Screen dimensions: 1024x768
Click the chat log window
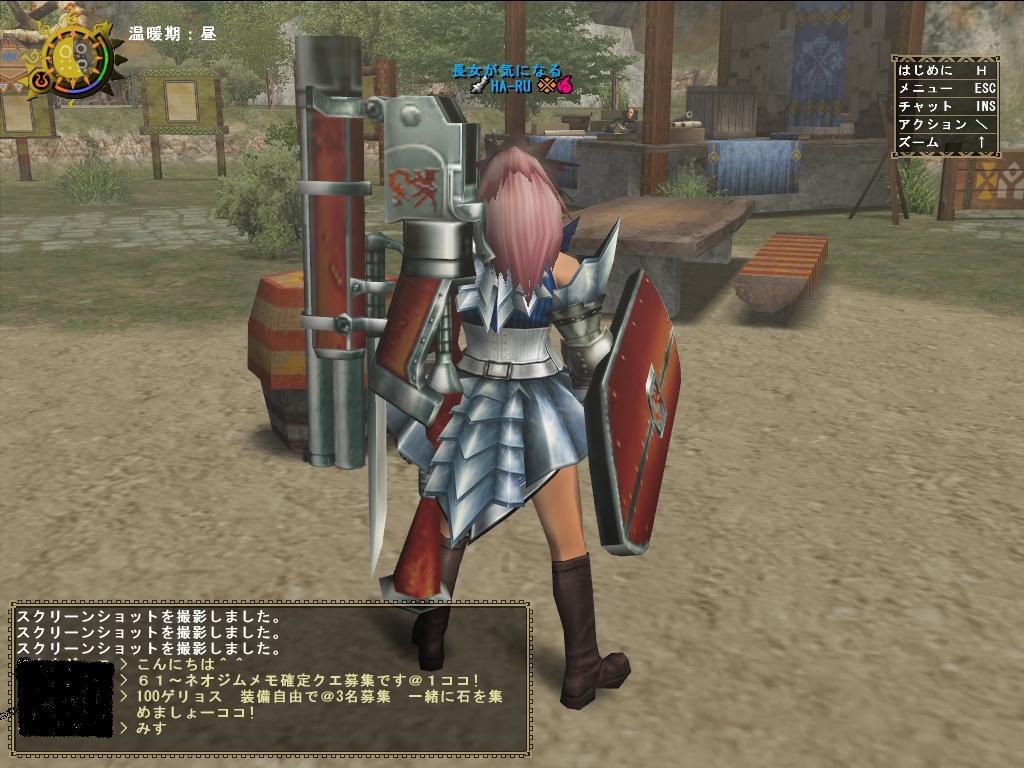click(x=270, y=678)
